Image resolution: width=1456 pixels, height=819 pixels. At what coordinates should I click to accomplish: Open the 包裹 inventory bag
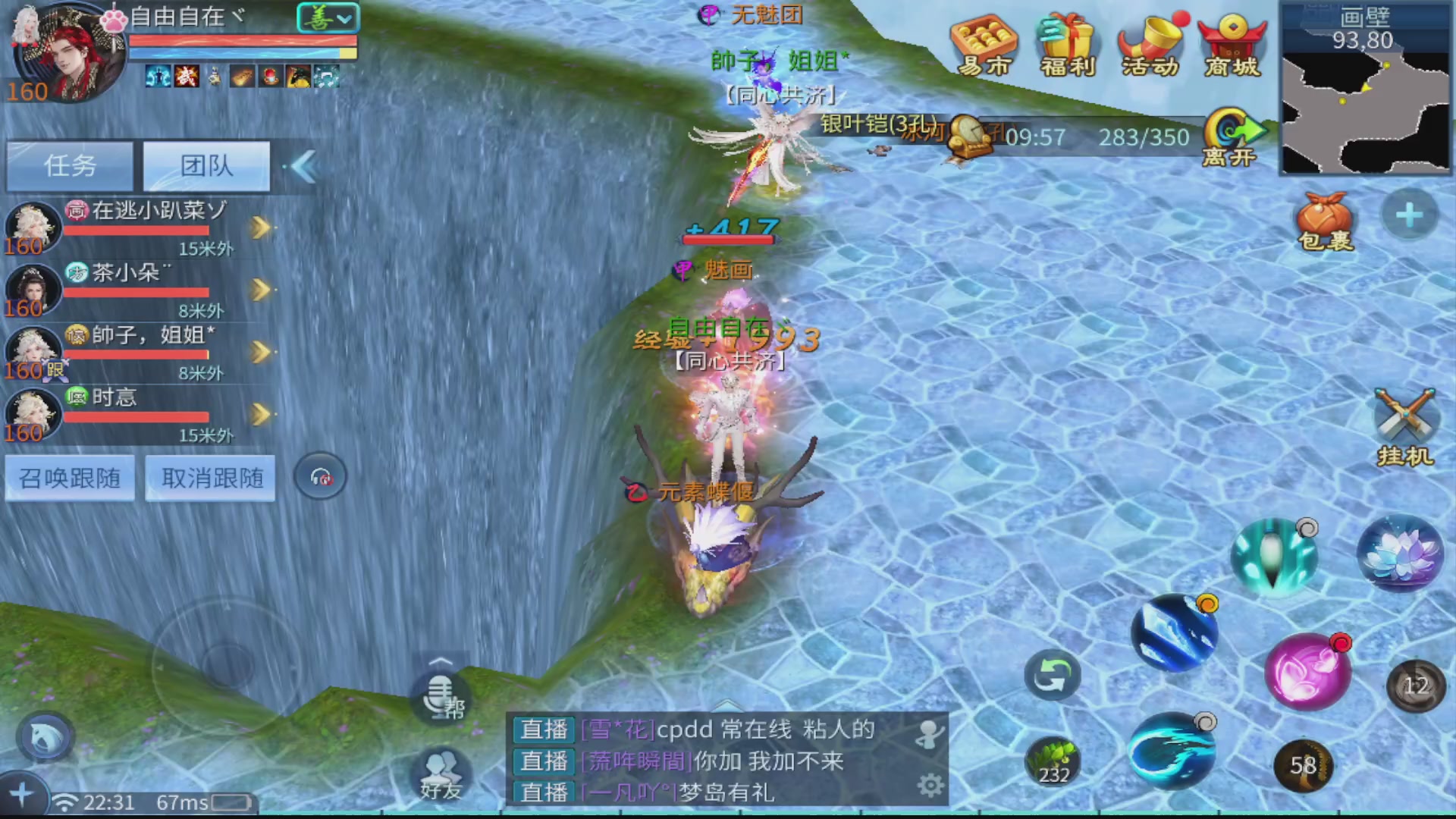click(1326, 220)
